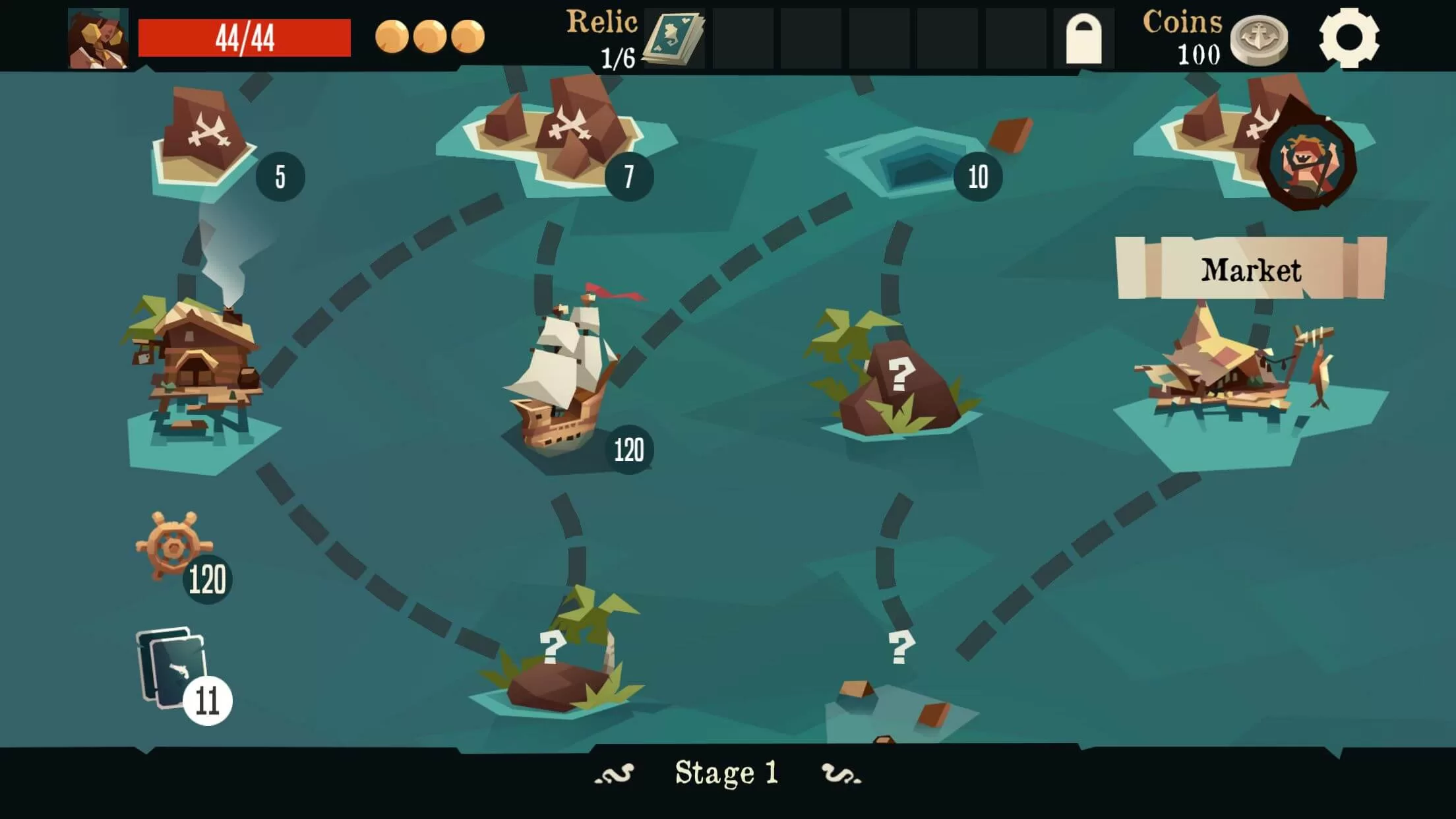The image size is (1456, 819).
Task: Click the pirate character portrait
Action: [98, 38]
